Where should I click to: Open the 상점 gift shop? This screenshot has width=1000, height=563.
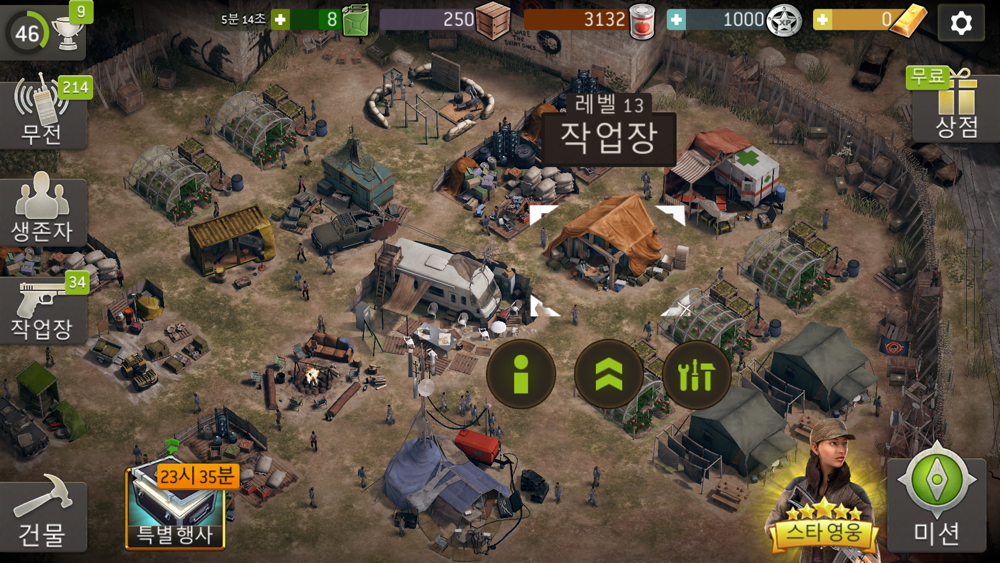[x=956, y=107]
